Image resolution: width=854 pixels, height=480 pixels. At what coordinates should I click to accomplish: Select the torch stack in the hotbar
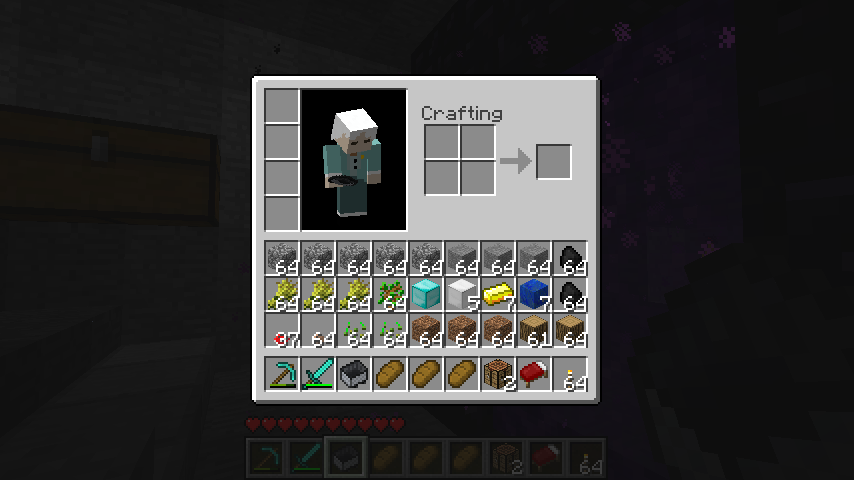pyautogui.click(x=570, y=374)
